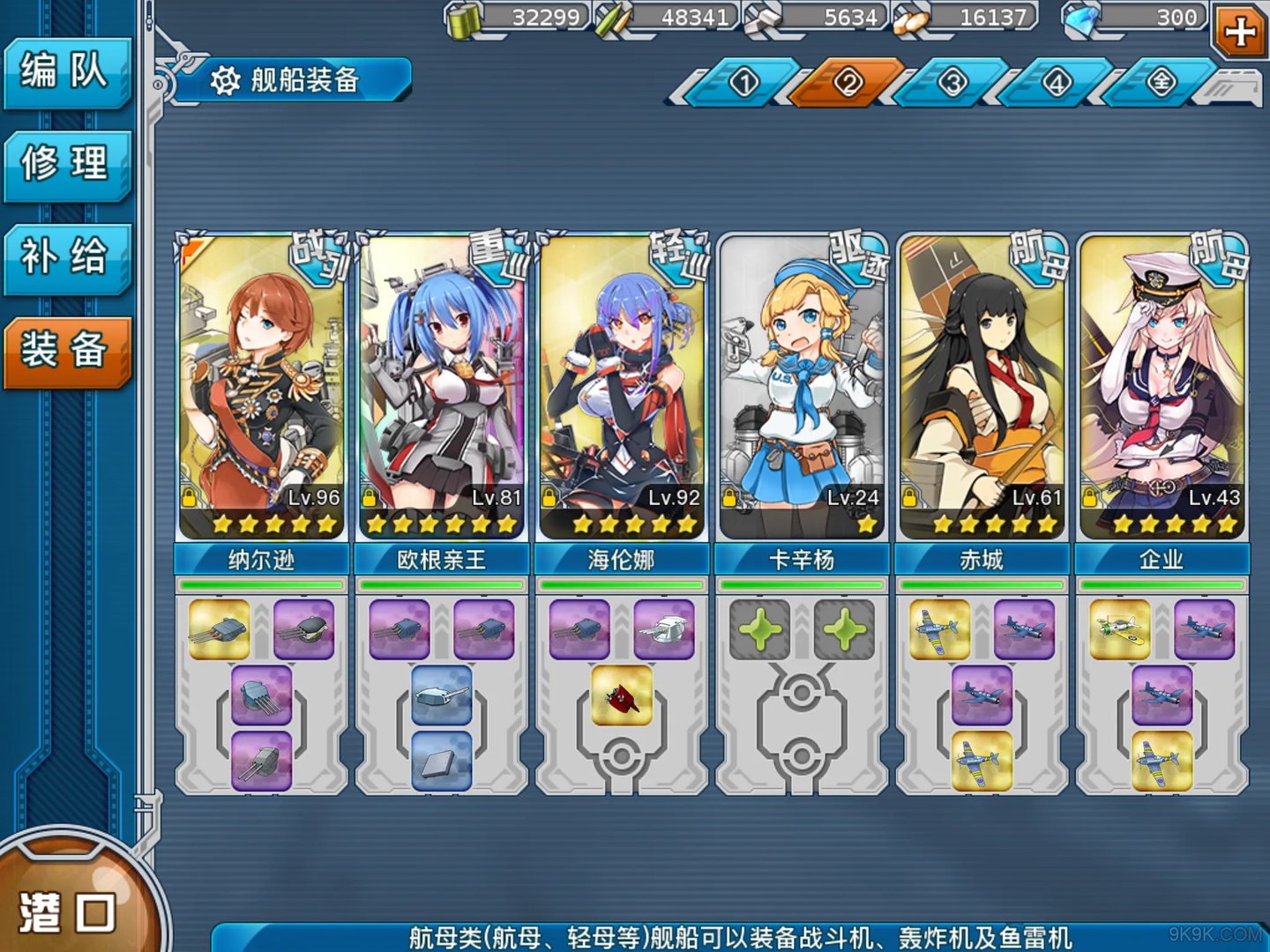Choose the 欧根亲王 heavy cruiser card
This screenshot has height=952, width=1270.
[441, 388]
